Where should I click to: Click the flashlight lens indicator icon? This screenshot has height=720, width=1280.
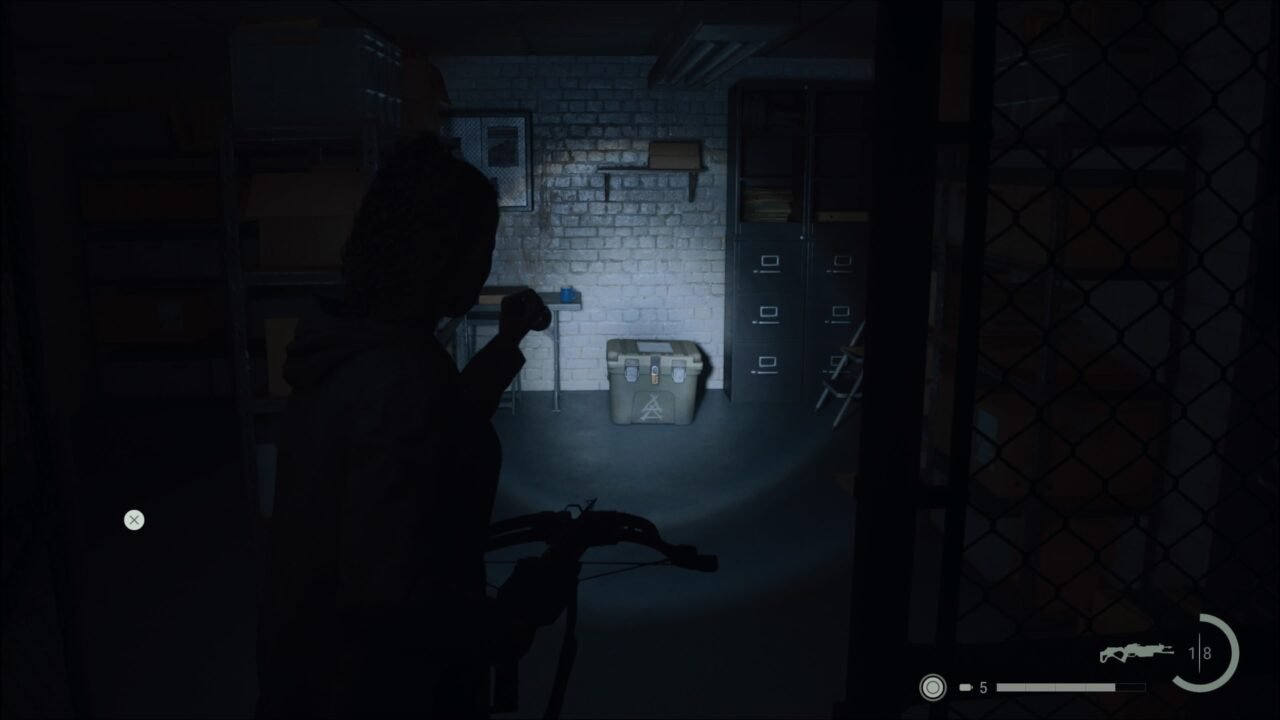coord(932,688)
